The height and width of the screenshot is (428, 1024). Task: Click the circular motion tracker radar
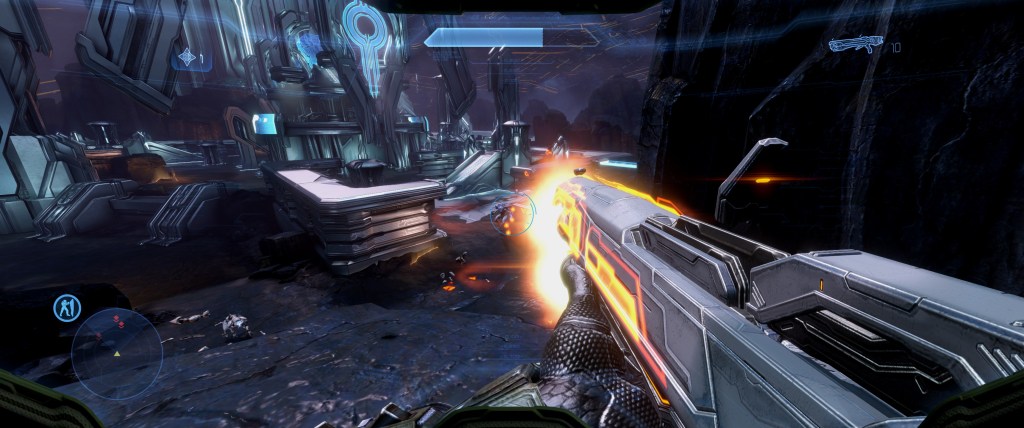tap(116, 354)
